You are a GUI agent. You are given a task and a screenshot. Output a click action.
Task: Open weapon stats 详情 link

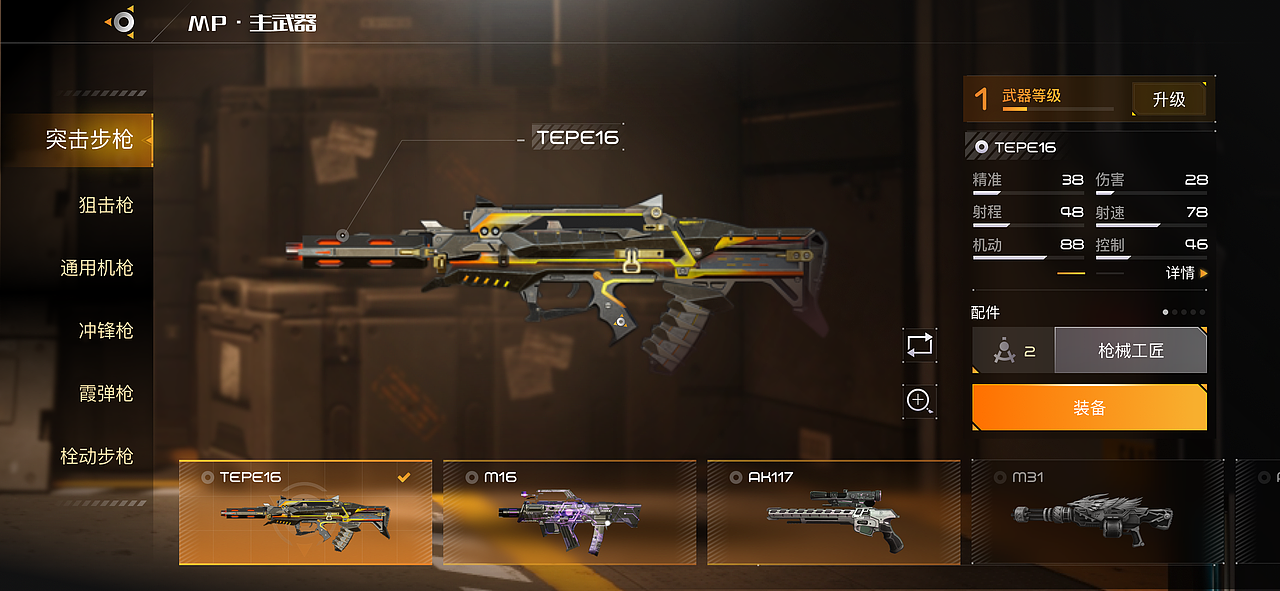pos(1185,273)
